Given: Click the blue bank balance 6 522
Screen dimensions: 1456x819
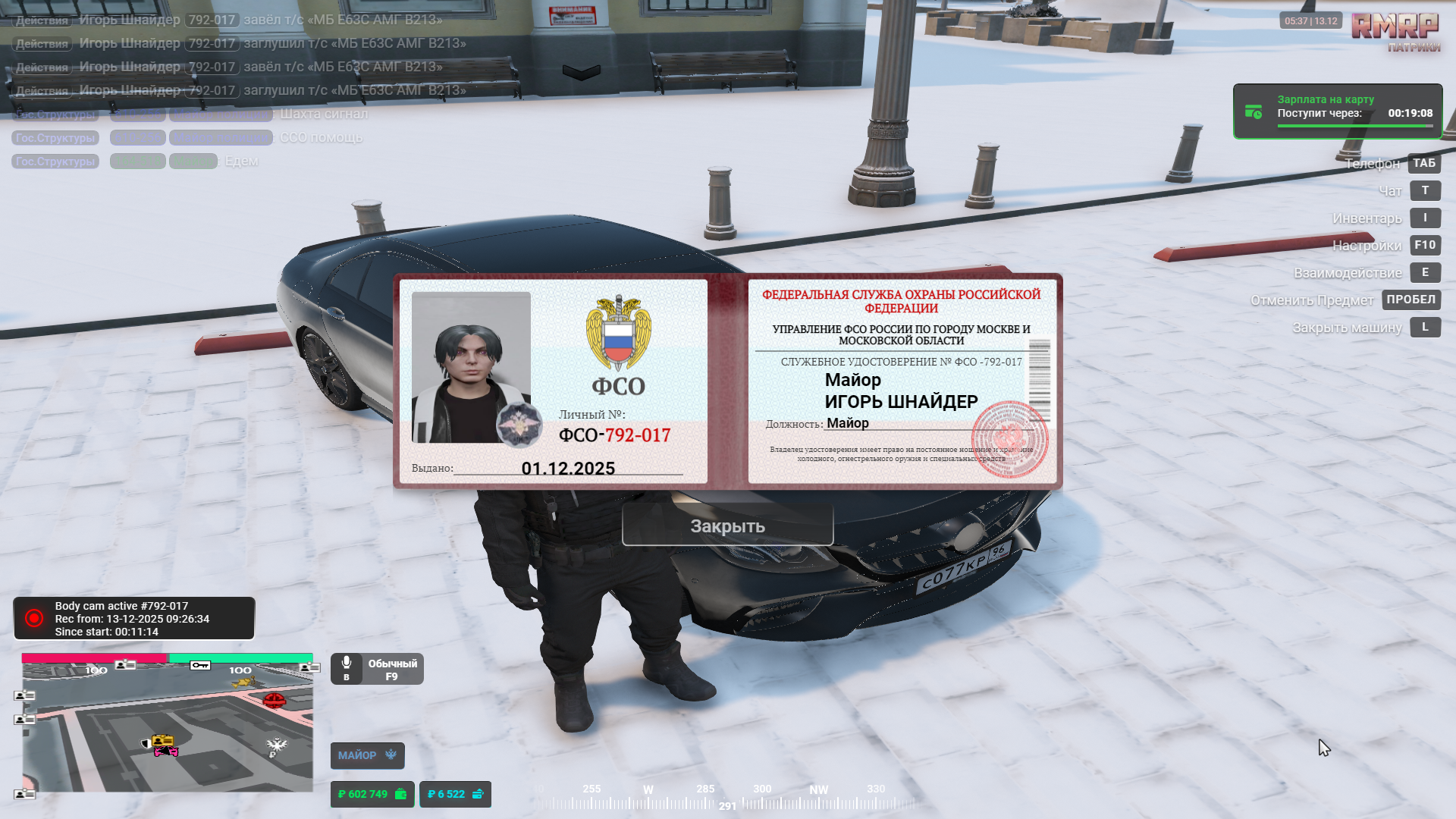Looking at the screenshot, I should 455,794.
